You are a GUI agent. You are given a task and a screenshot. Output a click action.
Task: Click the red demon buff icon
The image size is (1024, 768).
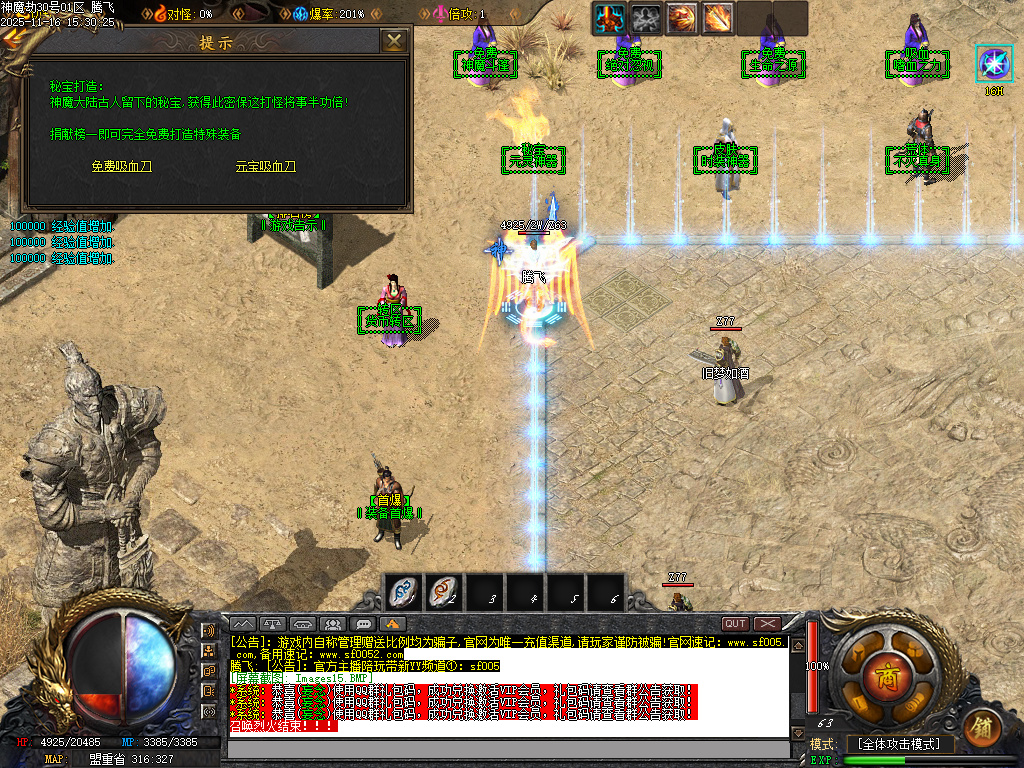[x=610, y=17]
